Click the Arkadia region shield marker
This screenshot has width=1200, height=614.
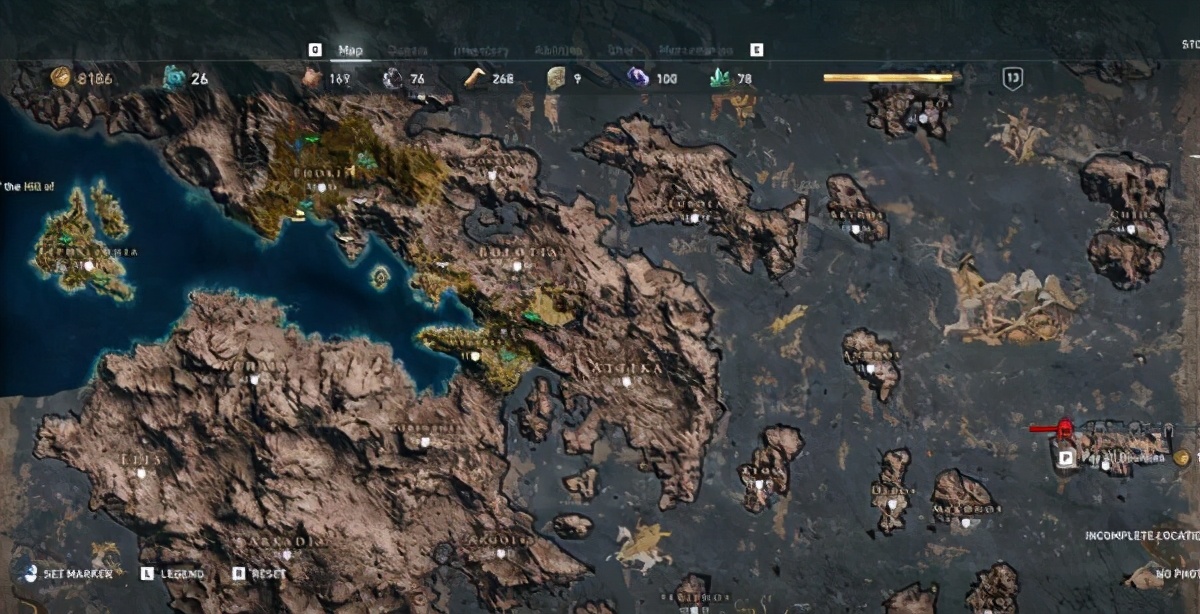[287, 555]
